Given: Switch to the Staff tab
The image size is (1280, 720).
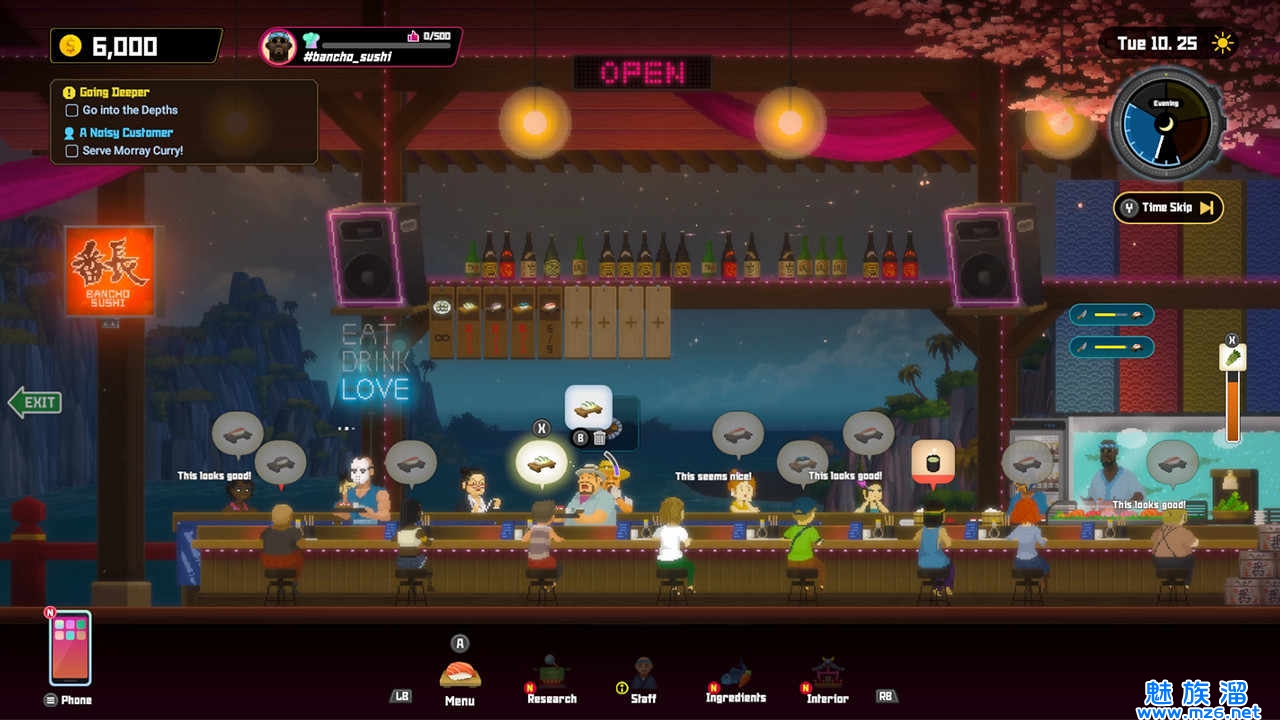Looking at the screenshot, I should click(643, 677).
